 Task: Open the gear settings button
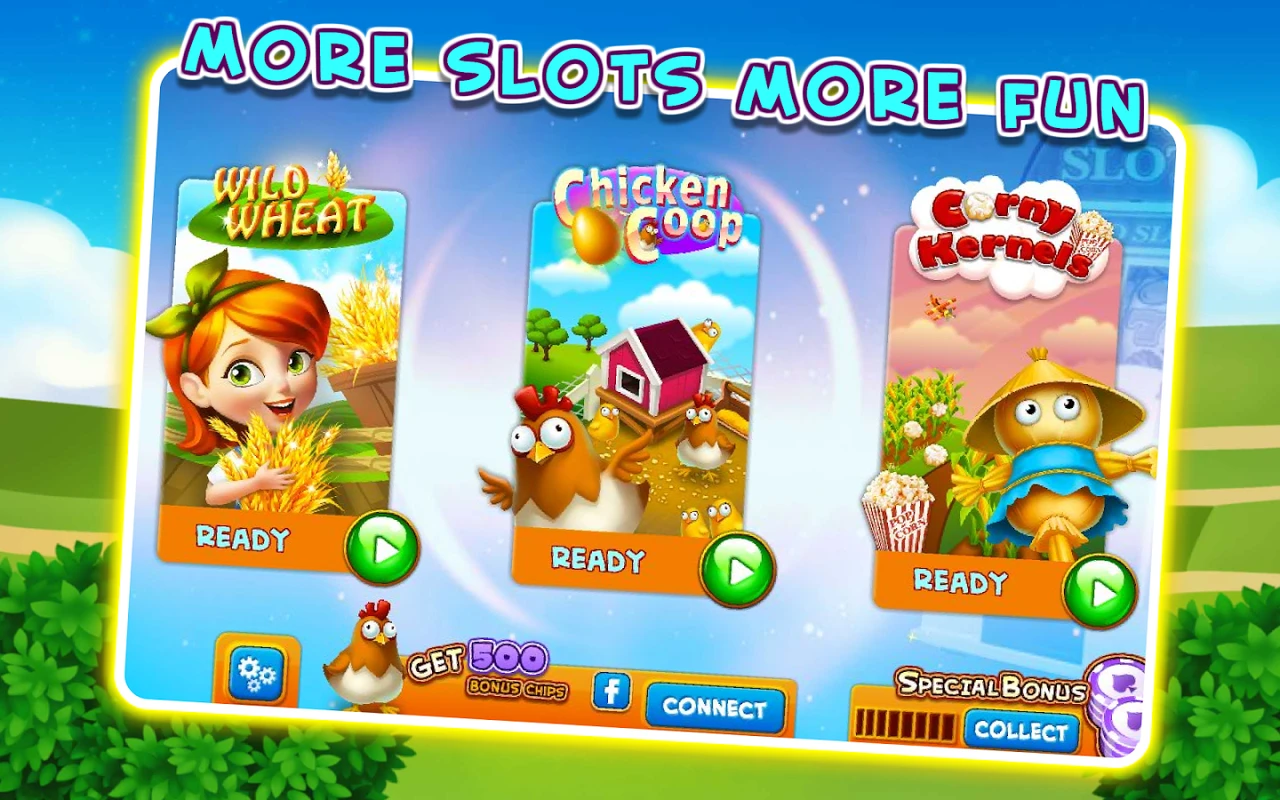tap(257, 675)
